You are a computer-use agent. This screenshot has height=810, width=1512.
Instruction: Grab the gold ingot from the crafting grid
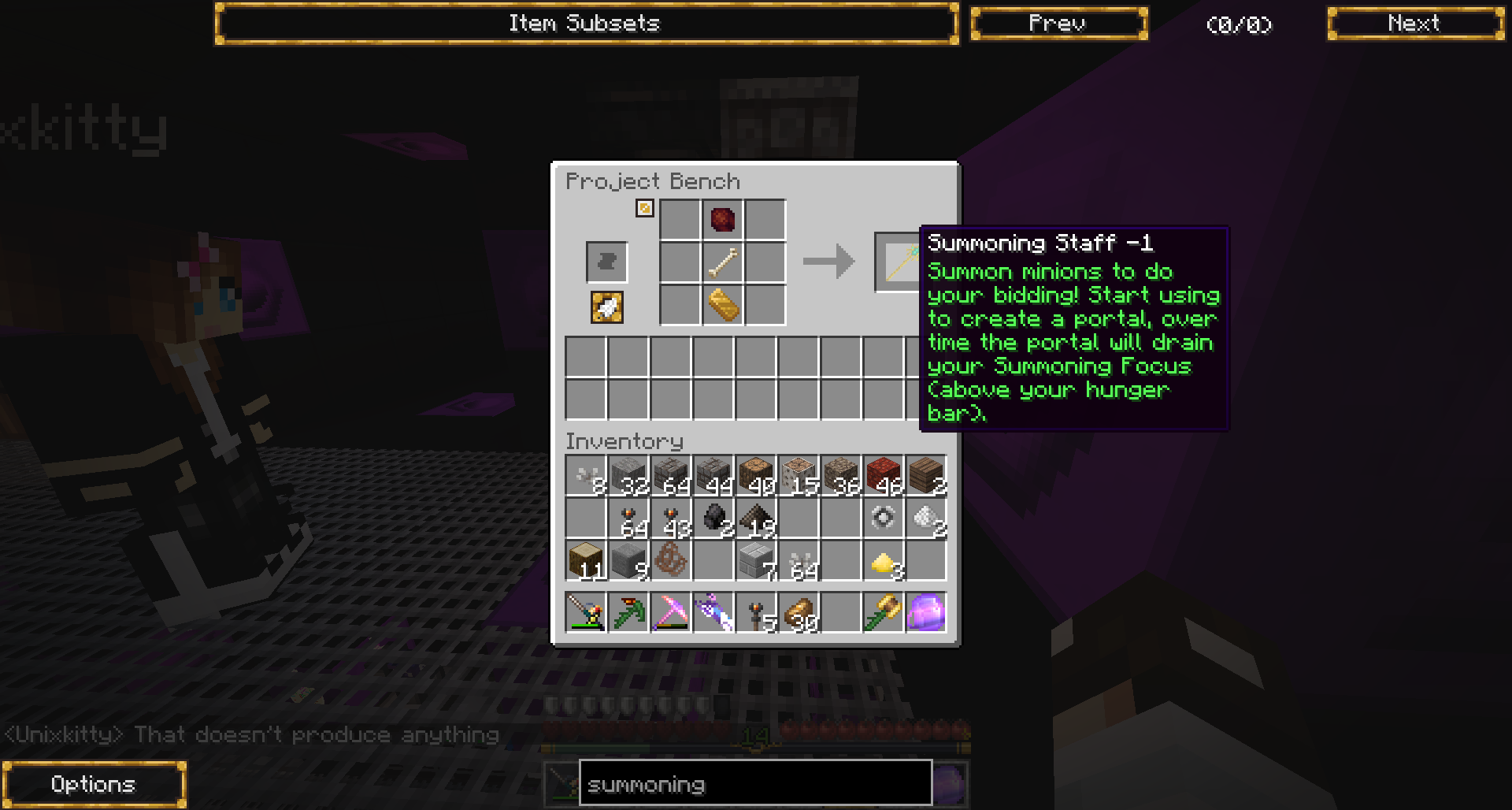[x=723, y=305]
